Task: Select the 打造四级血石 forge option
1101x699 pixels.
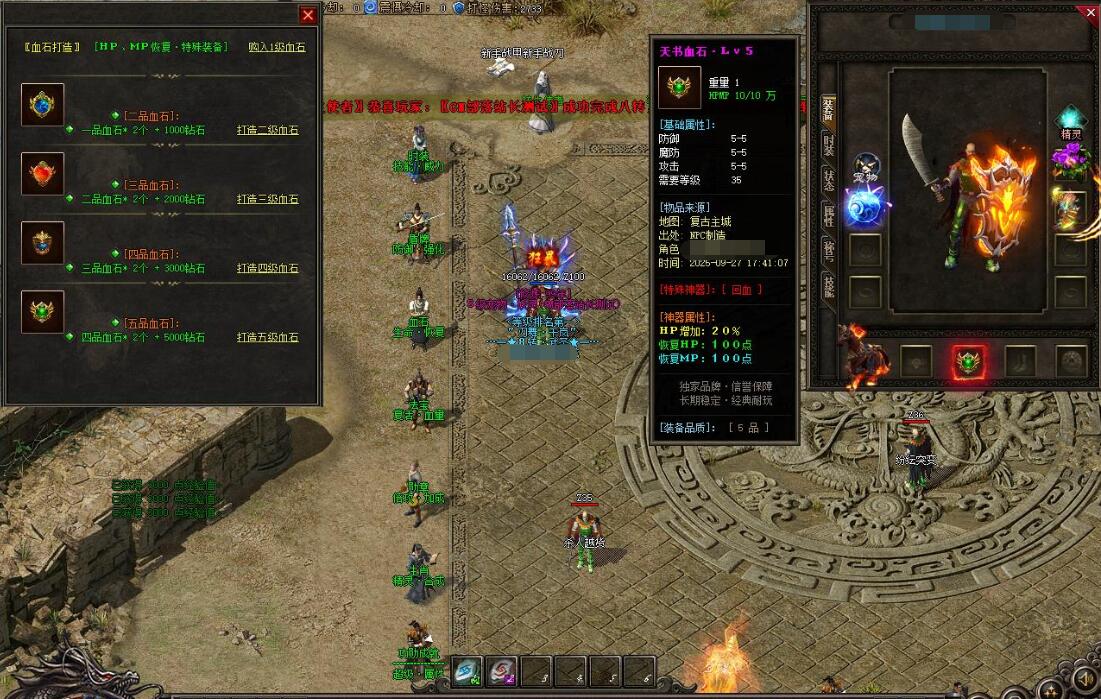Action: point(267,268)
